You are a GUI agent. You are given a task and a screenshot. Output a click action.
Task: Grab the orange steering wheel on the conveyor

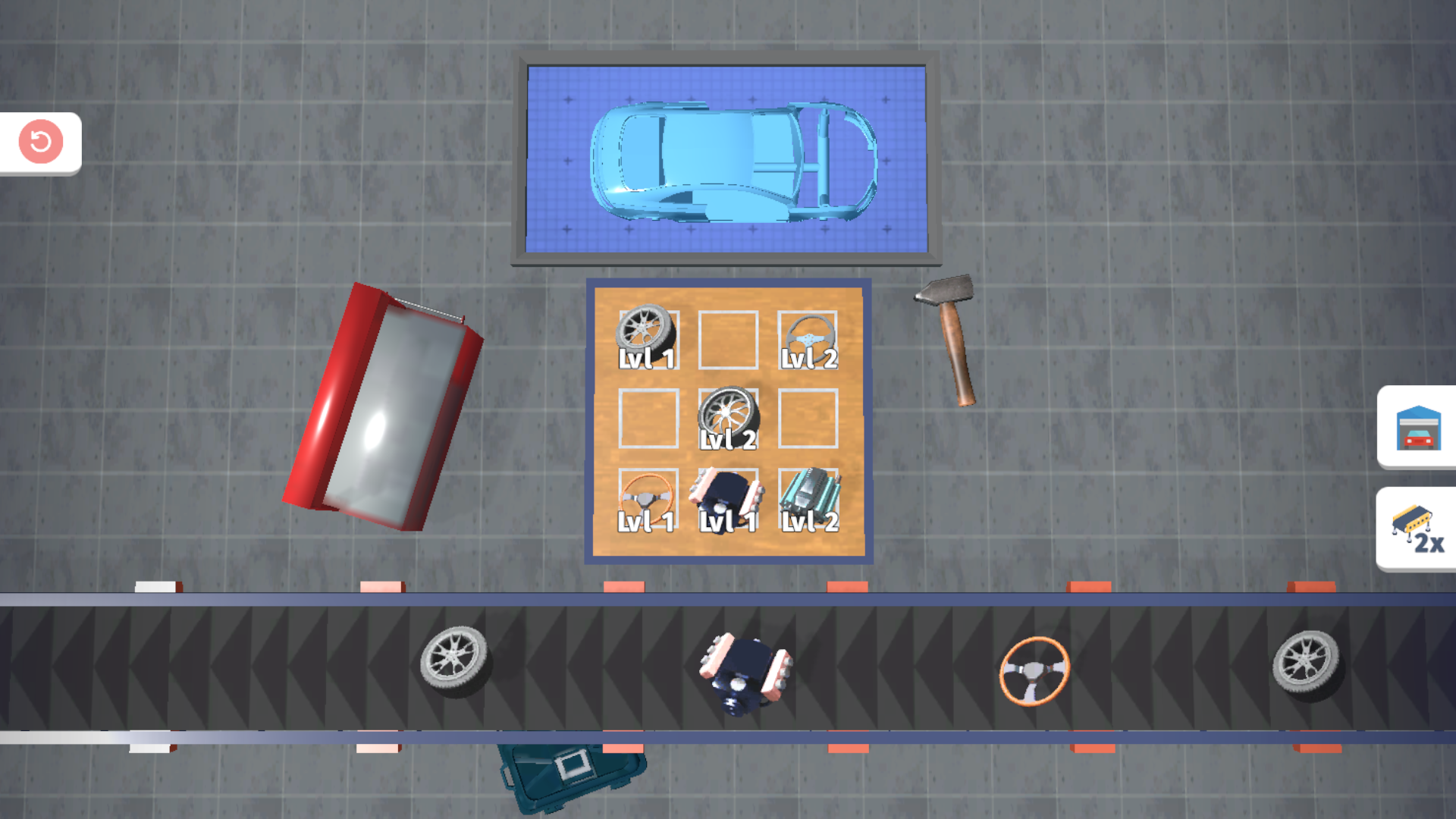(1034, 669)
